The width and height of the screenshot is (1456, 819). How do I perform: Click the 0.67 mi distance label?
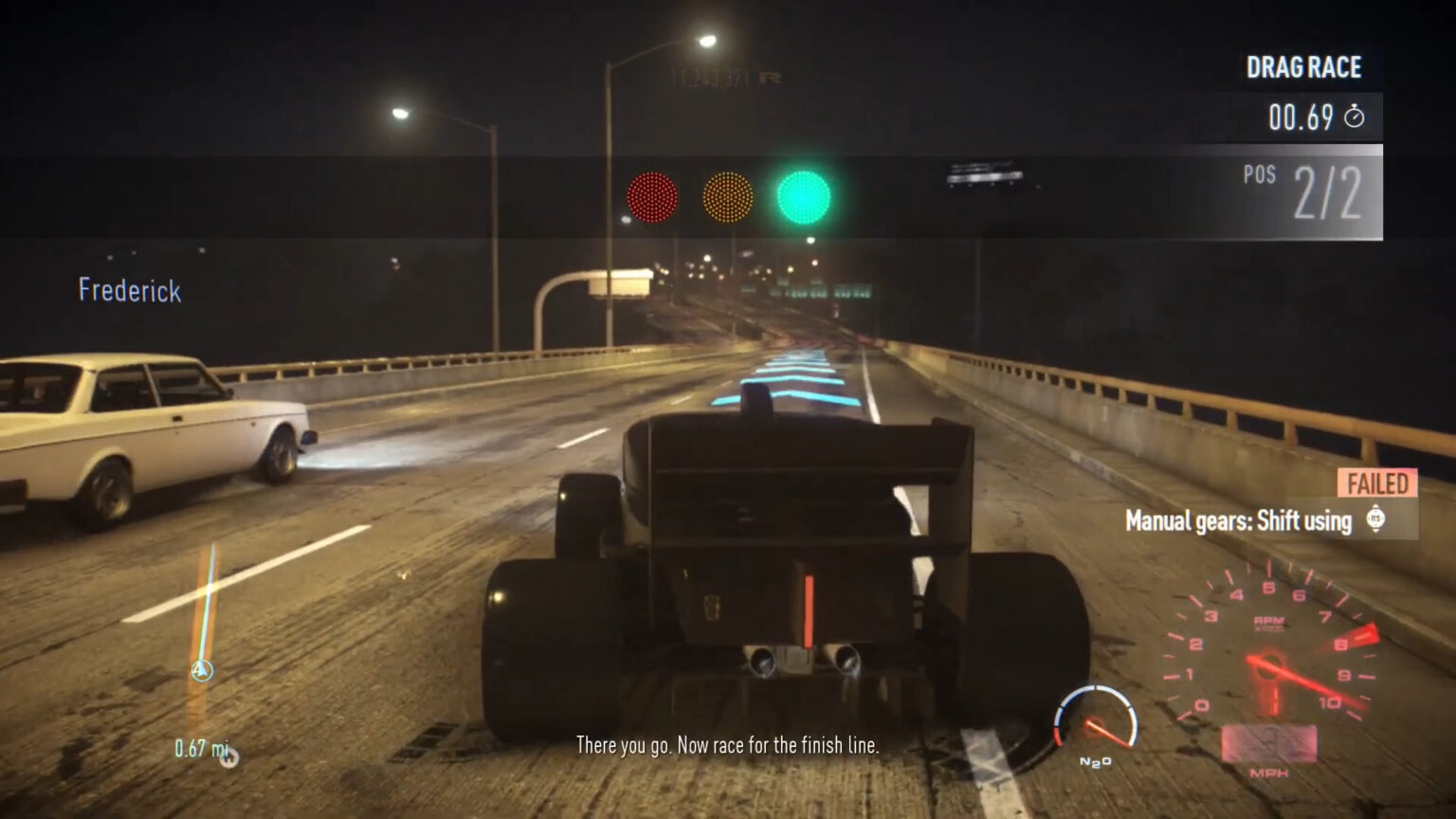(x=201, y=748)
